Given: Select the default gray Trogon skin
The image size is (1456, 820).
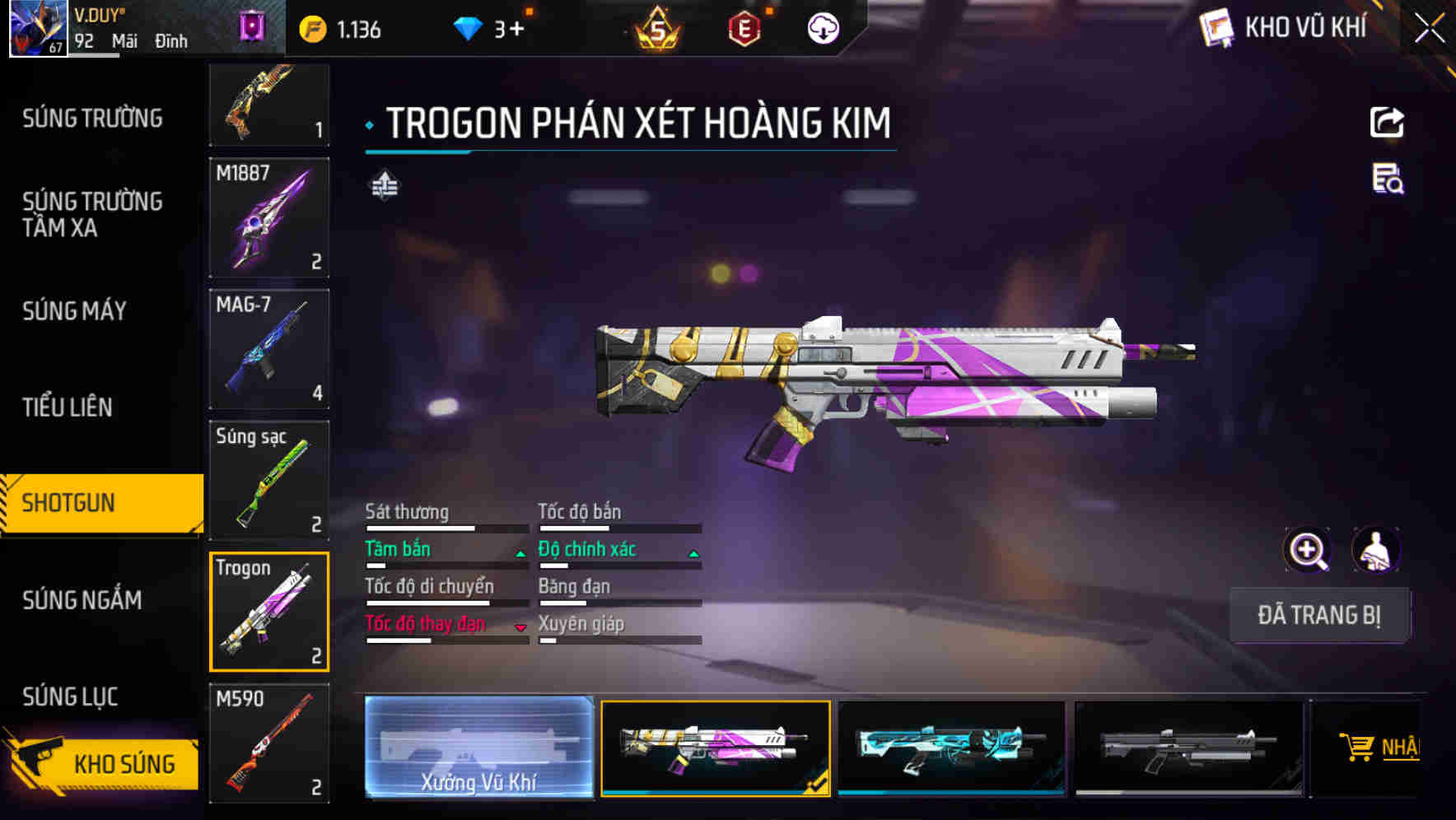Looking at the screenshot, I should coord(1188,747).
